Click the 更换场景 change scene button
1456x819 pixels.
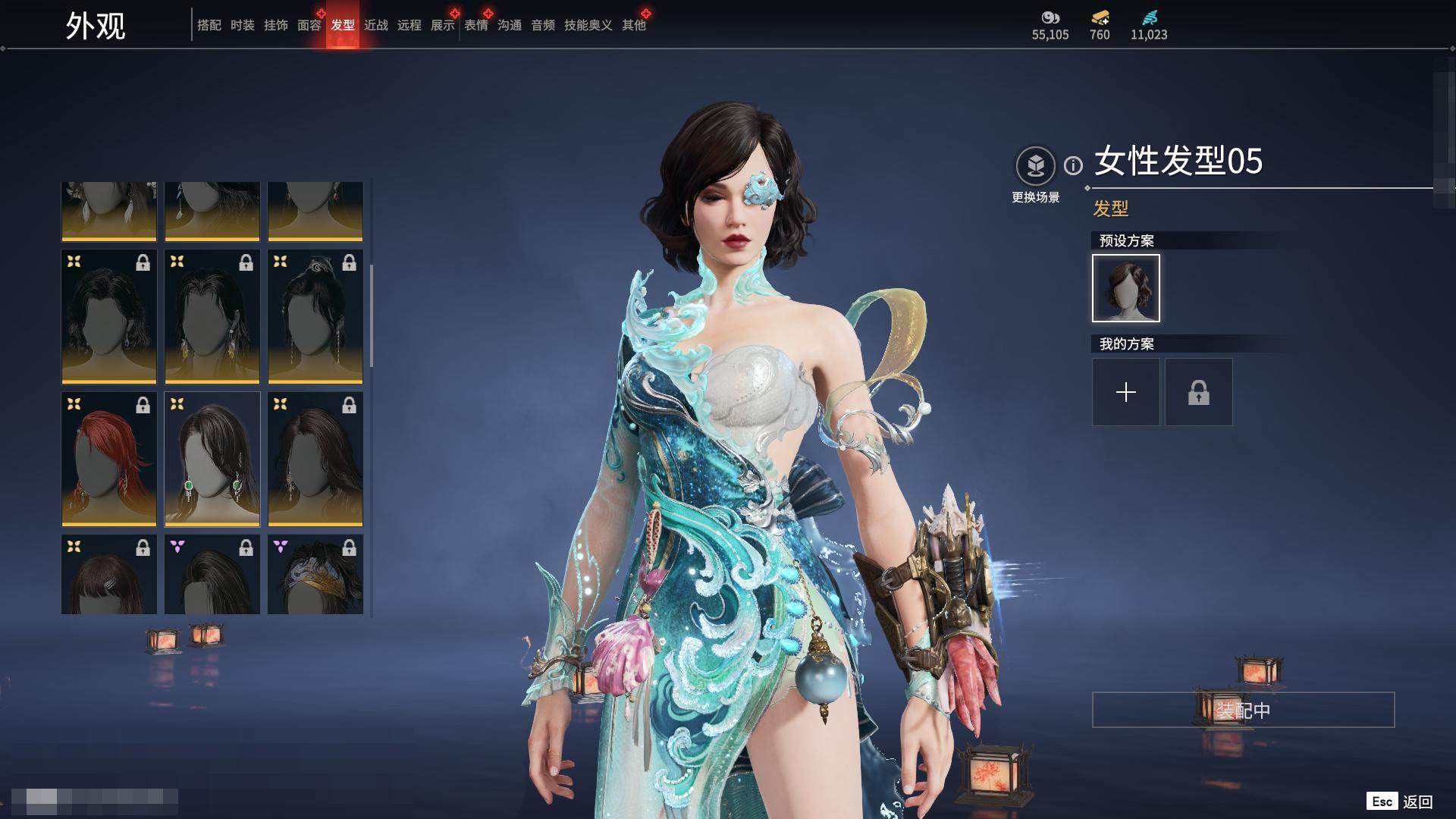coord(1035,166)
